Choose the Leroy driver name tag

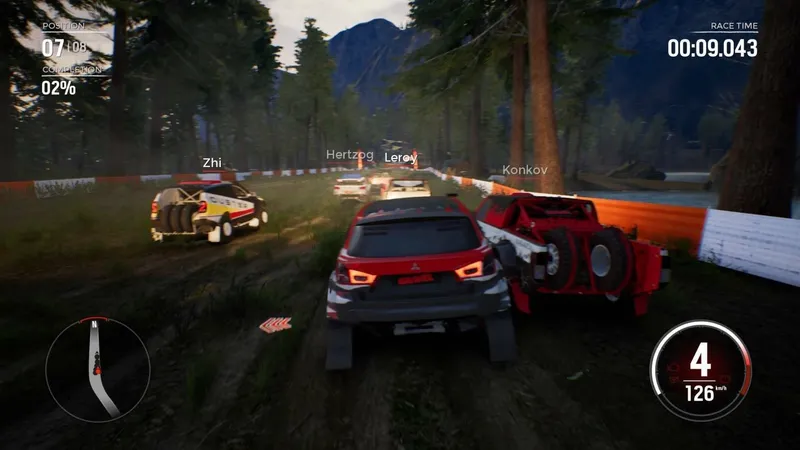point(401,158)
